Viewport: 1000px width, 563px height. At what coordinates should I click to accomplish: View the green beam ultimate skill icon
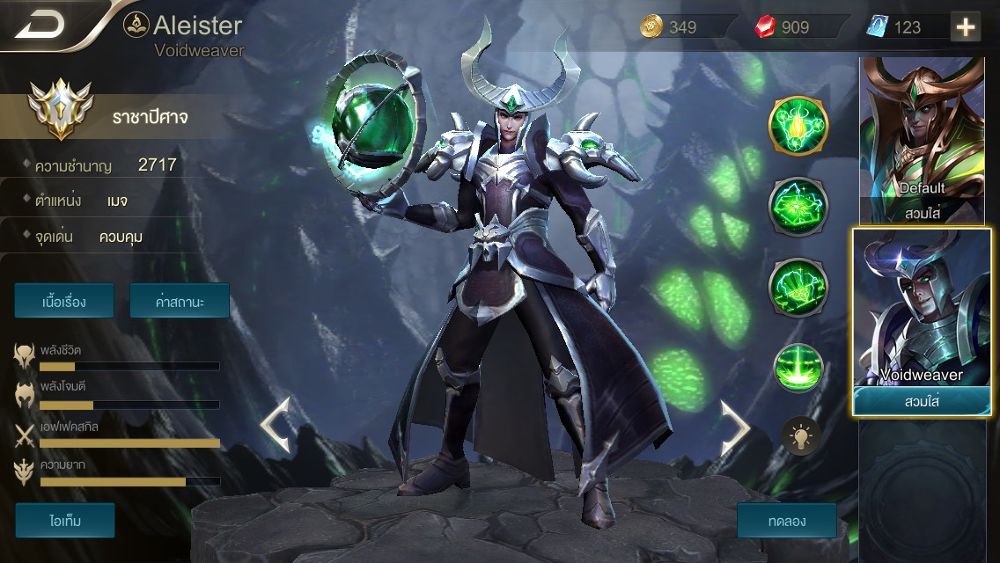tap(798, 367)
